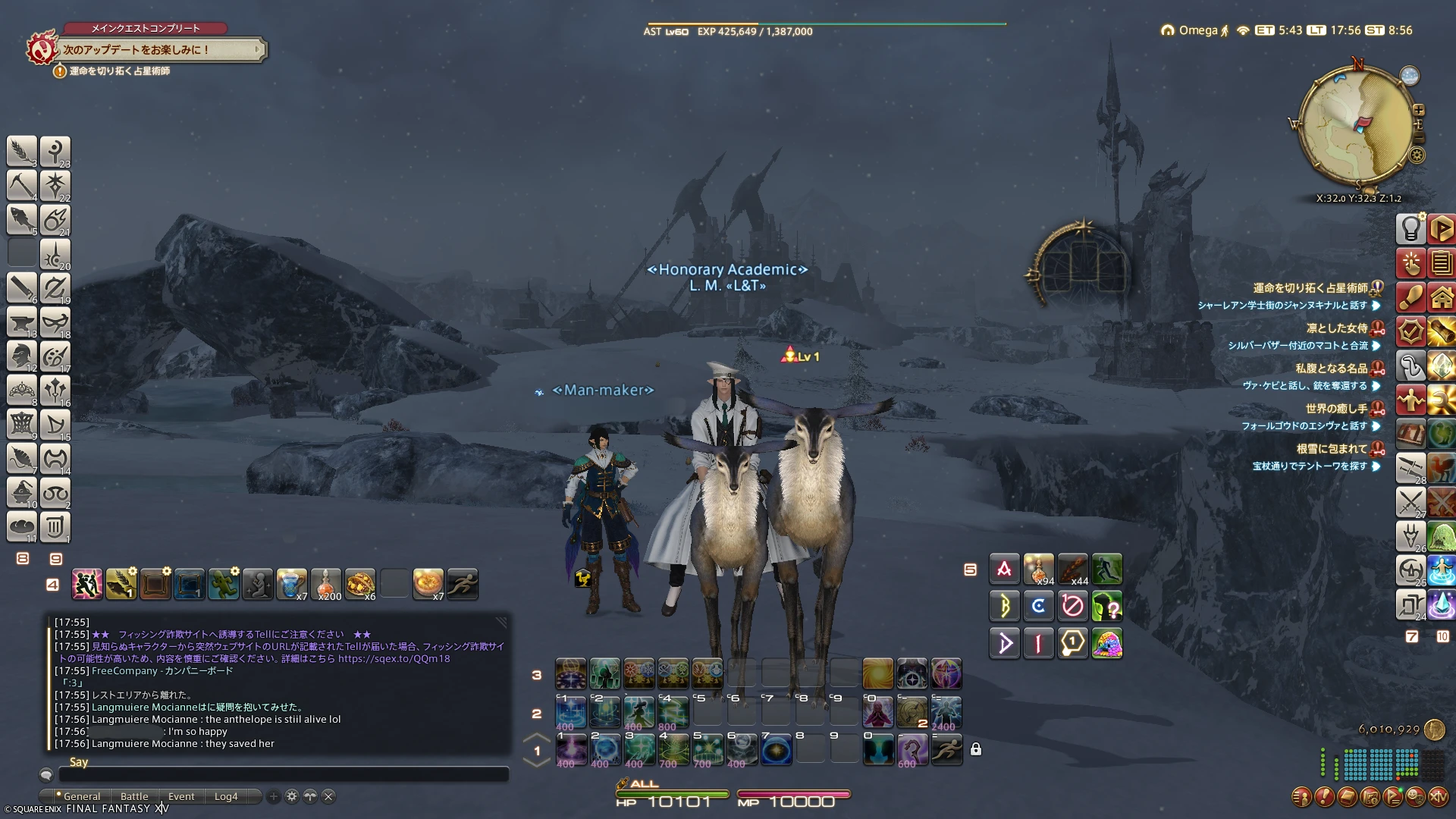The width and height of the screenshot is (1456, 819).
Task: Activate the Sprint running figure action
Action: click(463, 584)
